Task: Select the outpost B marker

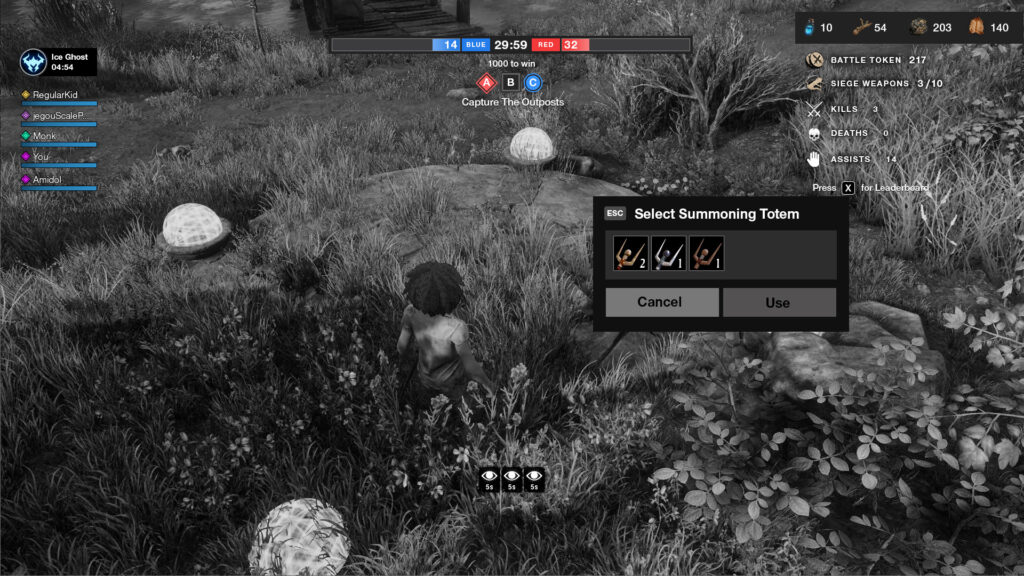Action: (x=511, y=83)
